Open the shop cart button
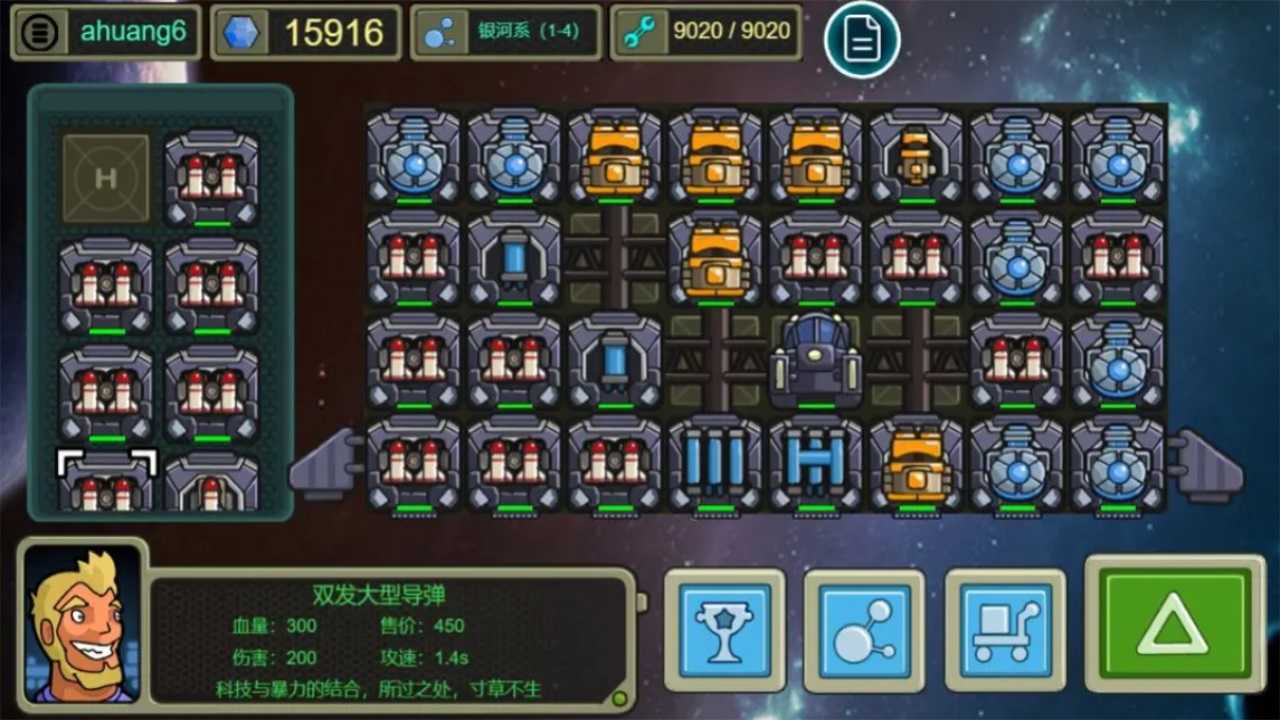Screen dimensions: 1280x720 coord(1004,632)
